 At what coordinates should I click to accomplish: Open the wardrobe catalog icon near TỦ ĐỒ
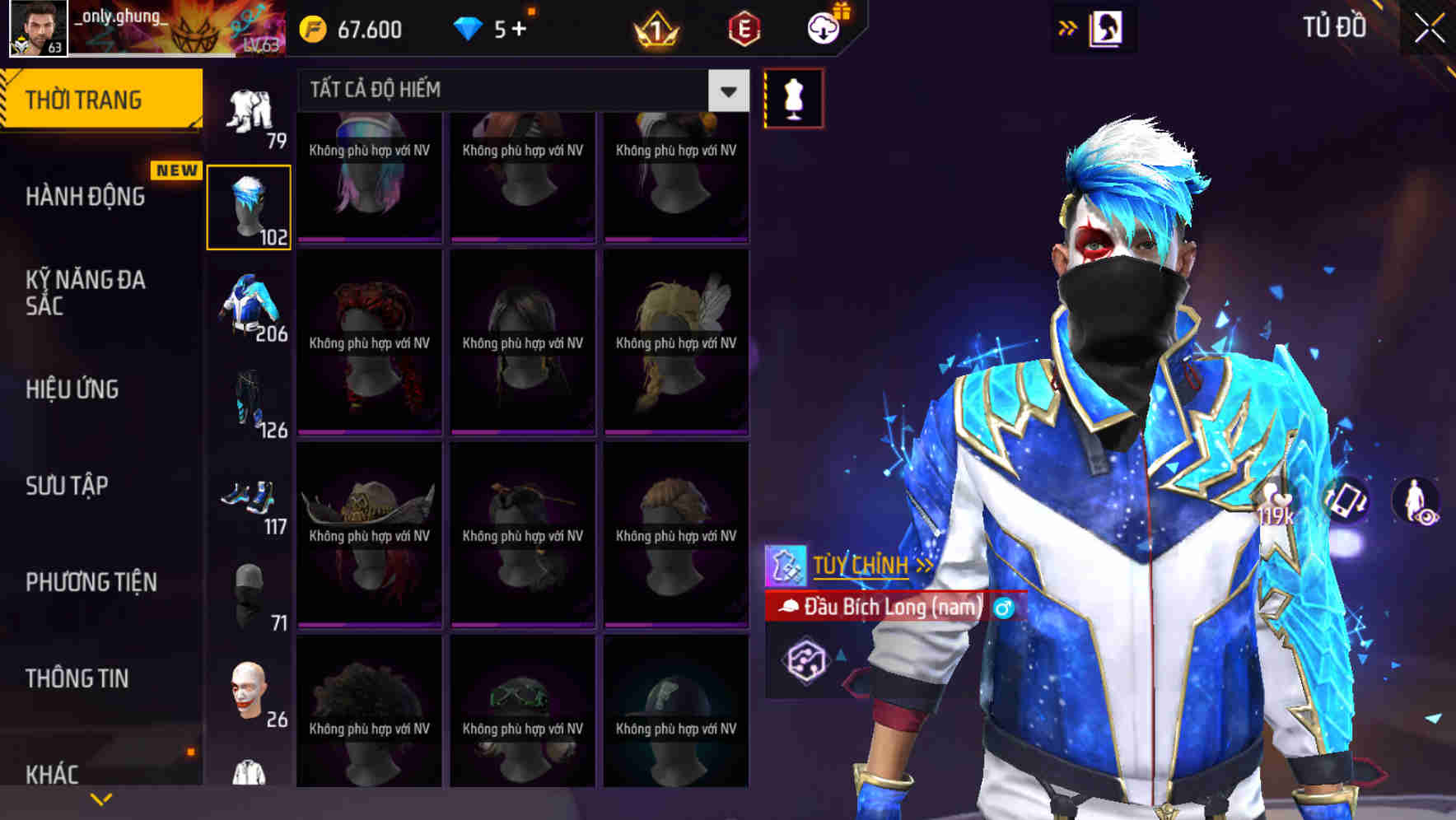click(x=1107, y=27)
